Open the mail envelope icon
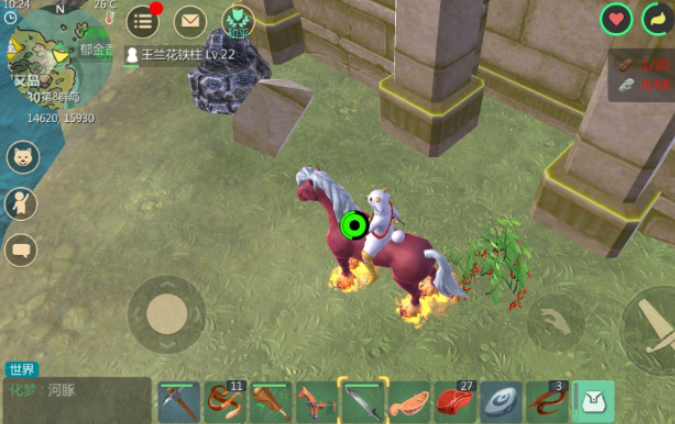The image size is (675, 424). pyautogui.click(x=189, y=20)
